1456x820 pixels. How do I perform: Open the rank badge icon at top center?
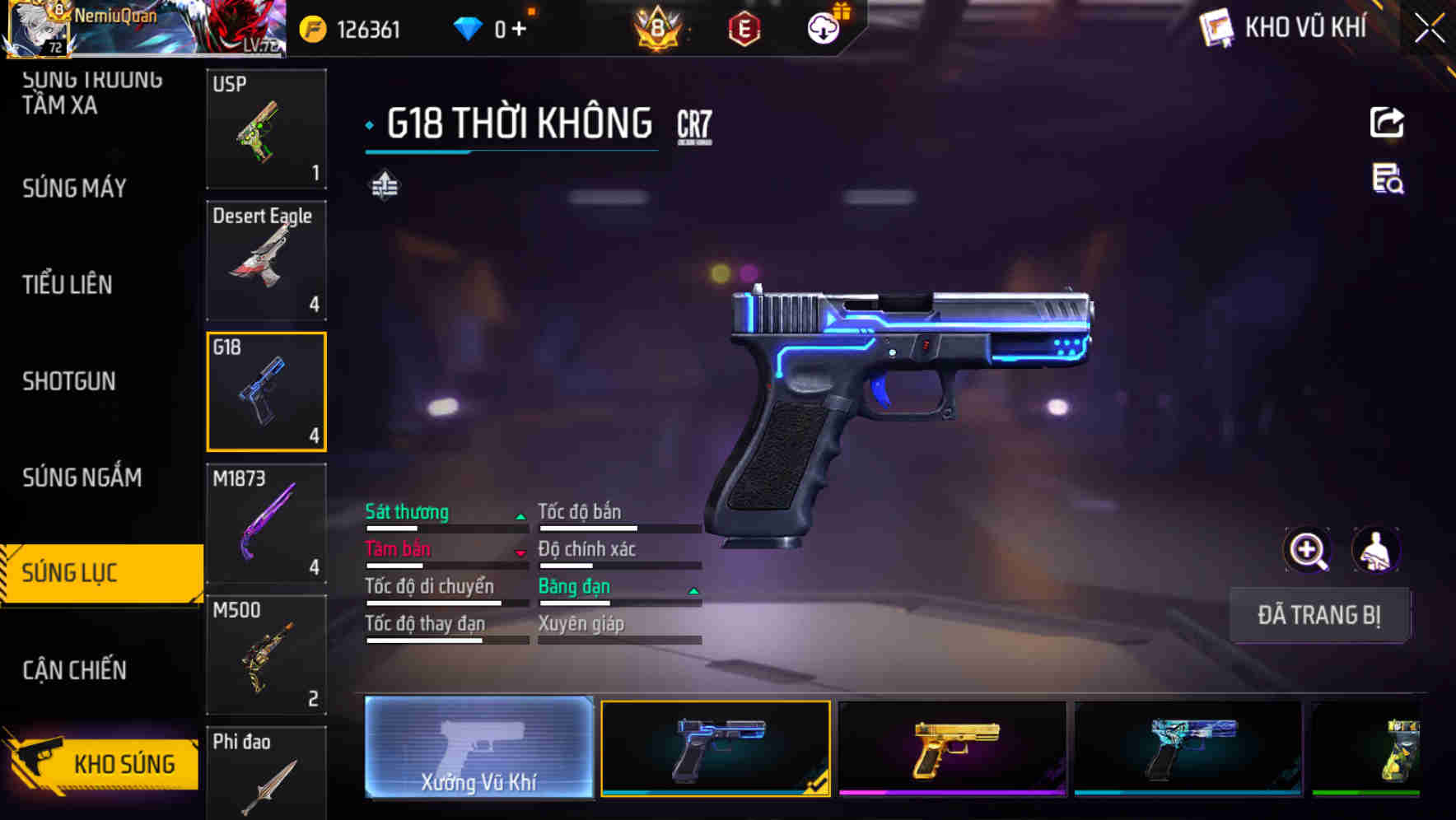(x=659, y=27)
